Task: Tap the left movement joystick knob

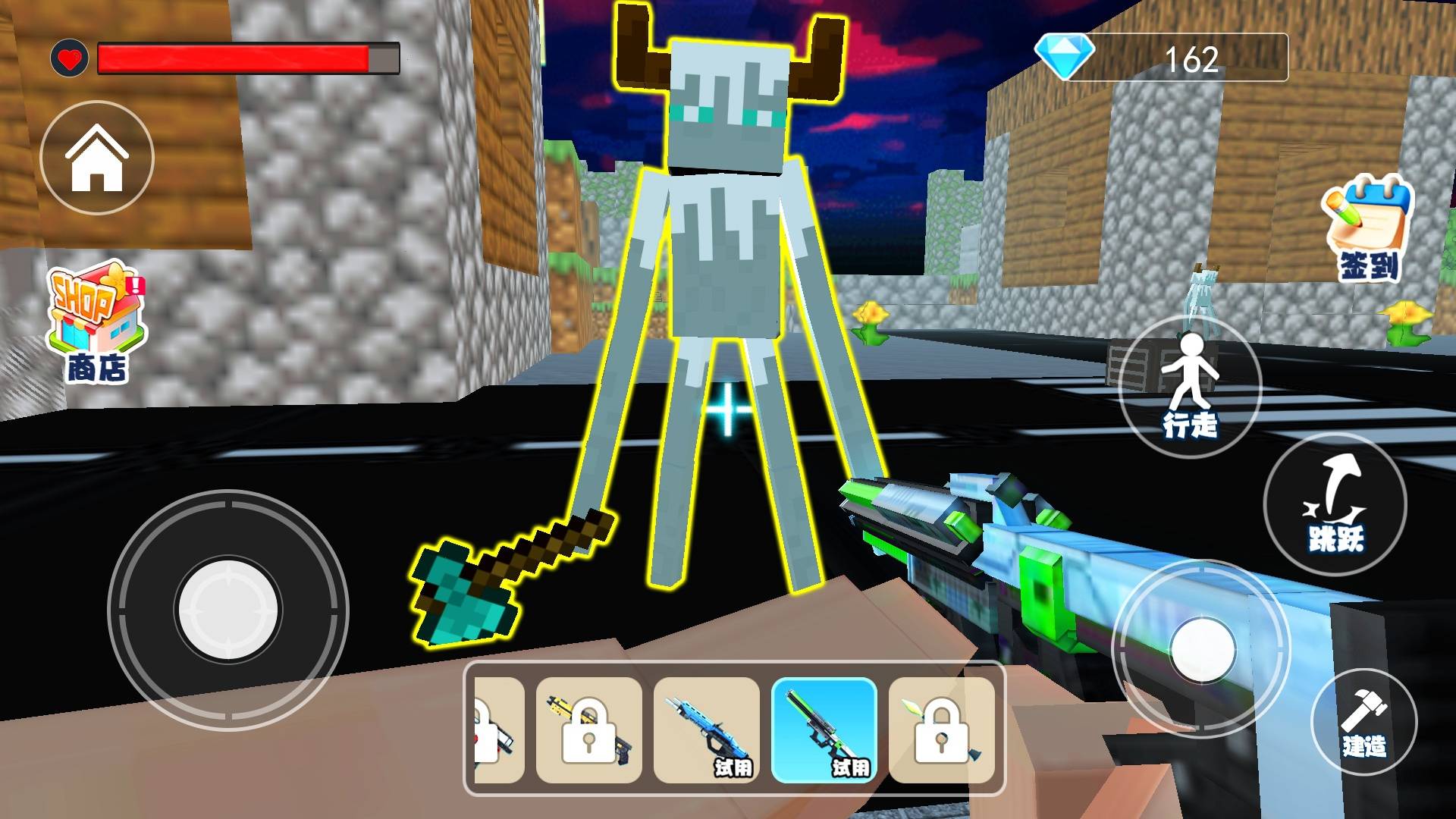Action: click(x=227, y=609)
